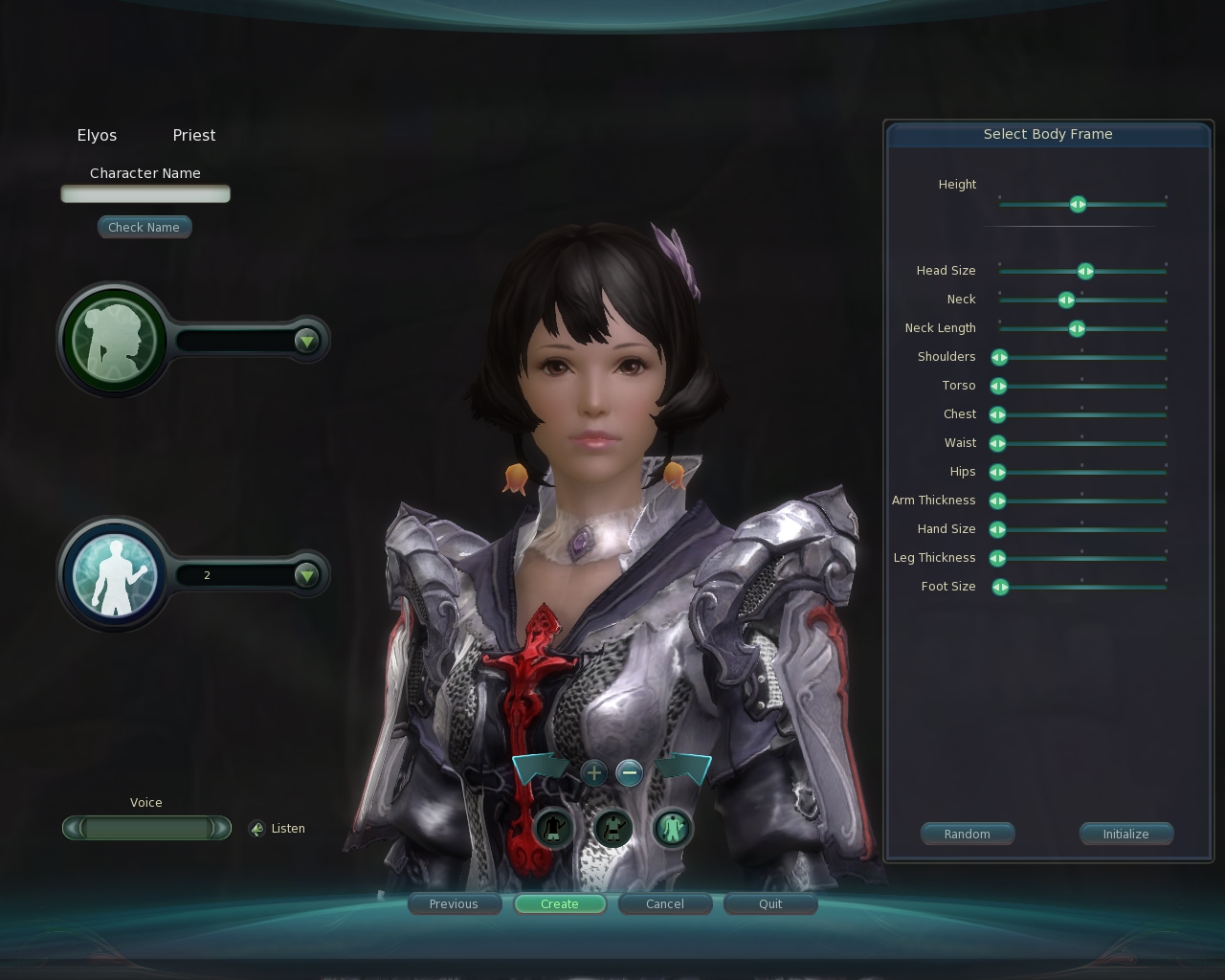Open the hairstyle dropdown in the left panel
The height and width of the screenshot is (980, 1225).
point(305,339)
